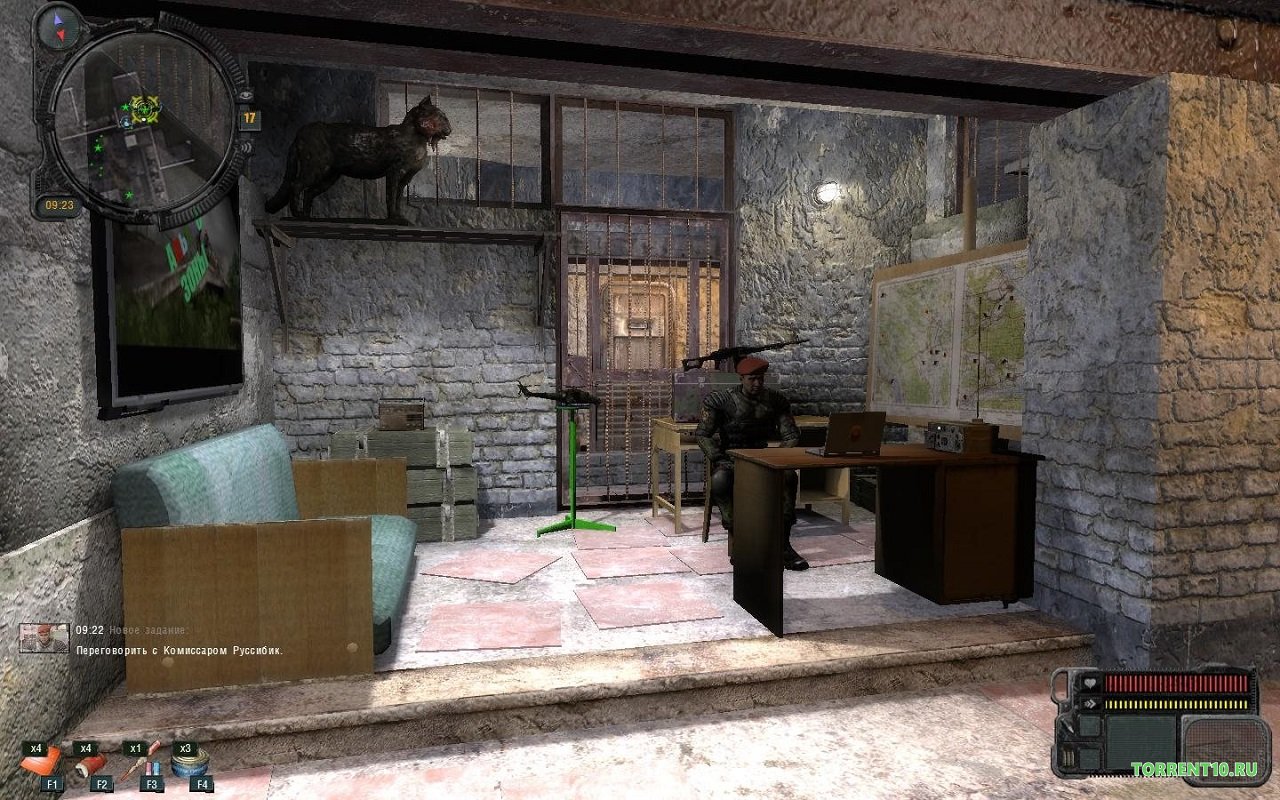Click the task-giver portrait in the notification
Image resolution: width=1280 pixels, height=800 pixels.
point(45,638)
